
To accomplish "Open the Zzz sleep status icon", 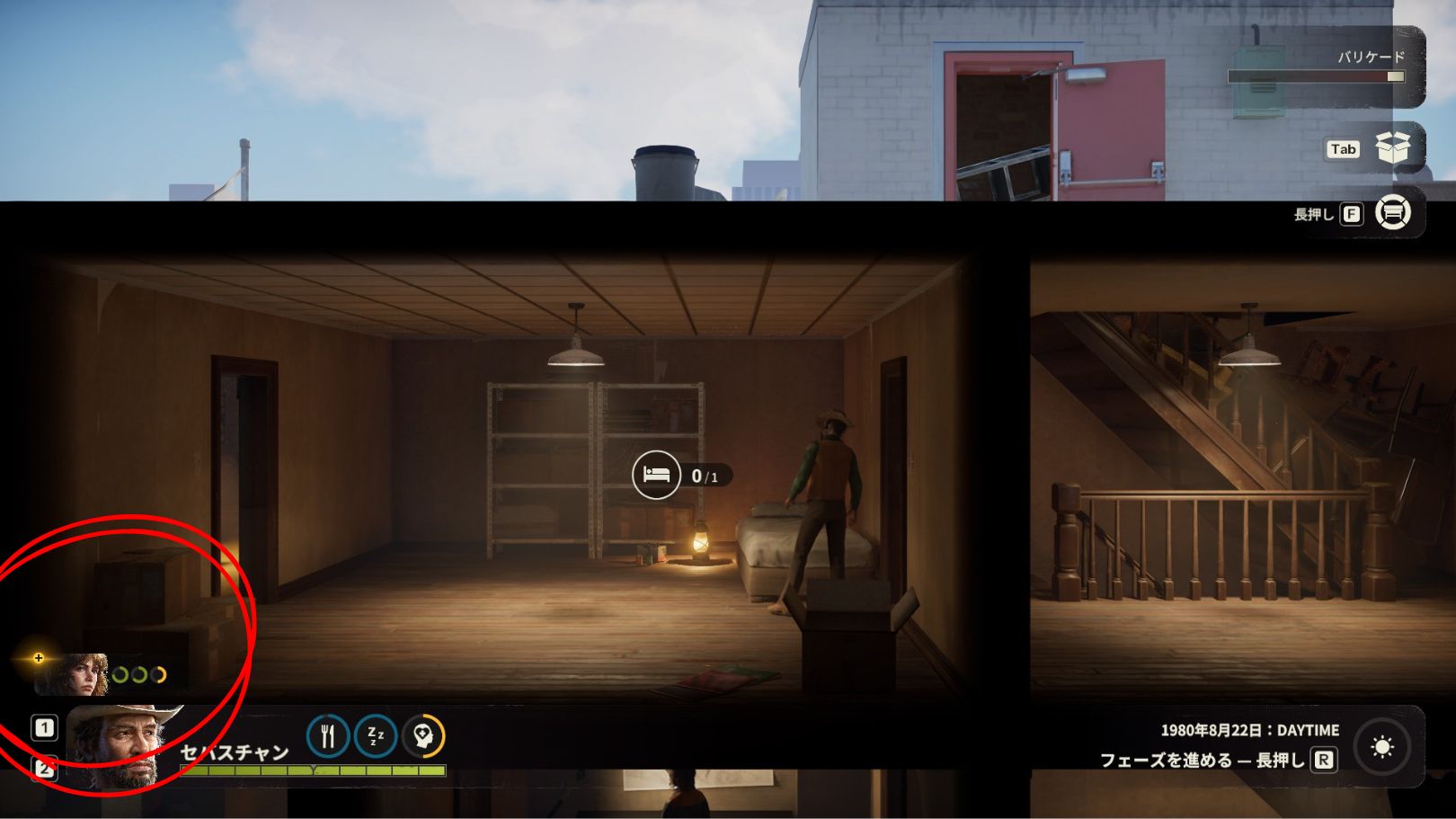I will coord(376,736).
